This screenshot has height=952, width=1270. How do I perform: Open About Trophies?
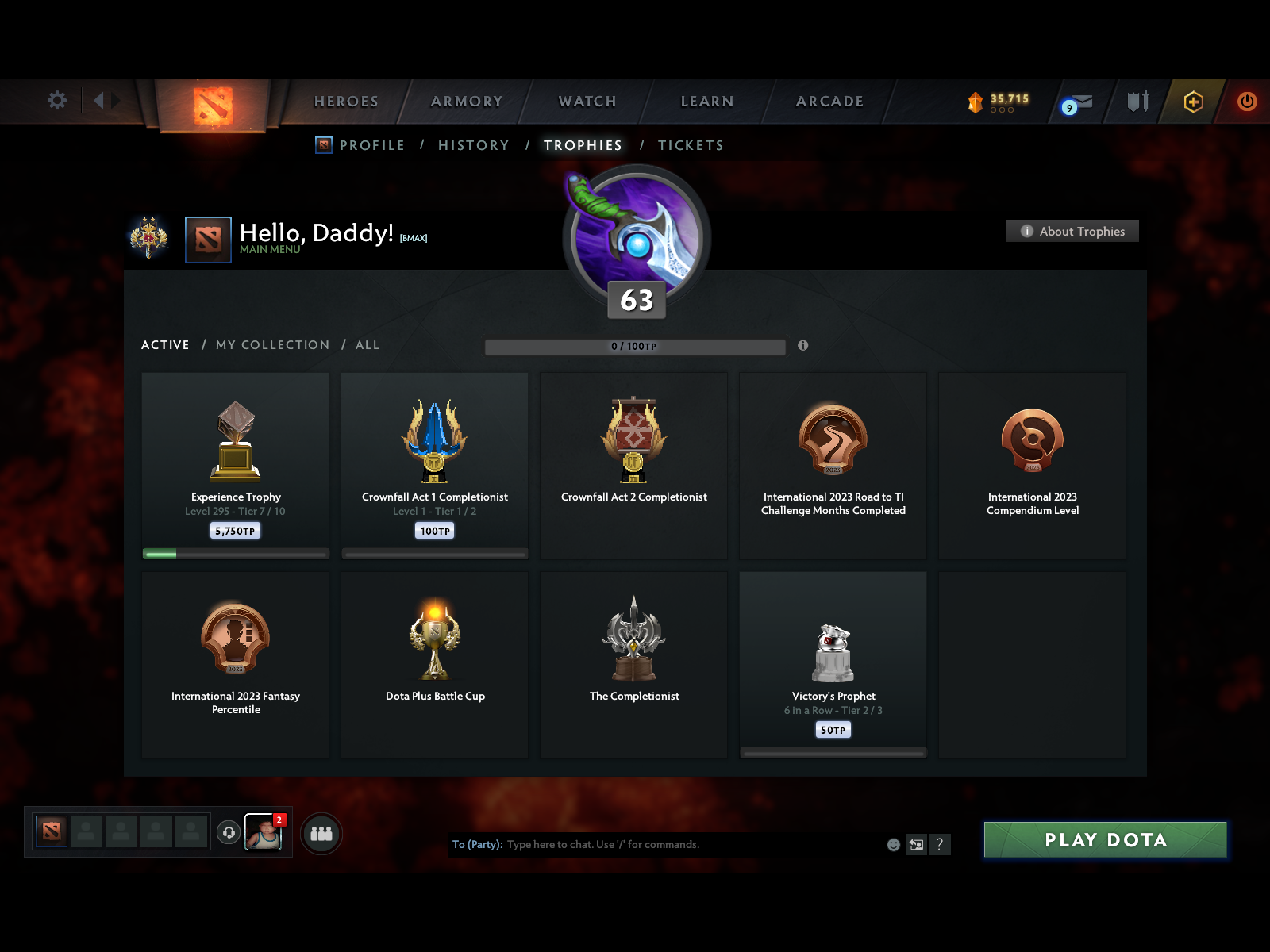(1072, 231)
